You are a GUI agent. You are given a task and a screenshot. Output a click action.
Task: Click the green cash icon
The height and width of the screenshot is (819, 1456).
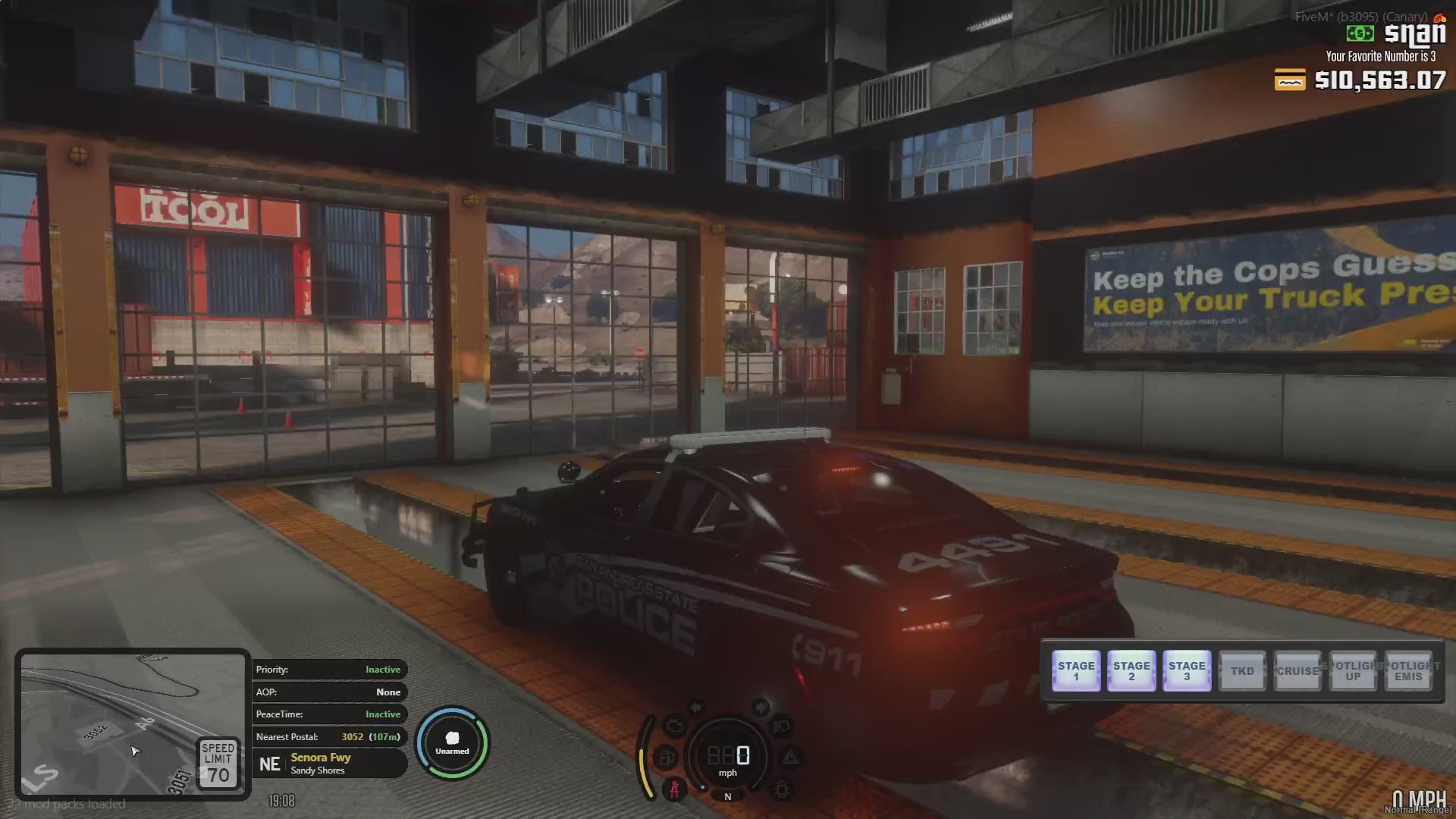1360,33
